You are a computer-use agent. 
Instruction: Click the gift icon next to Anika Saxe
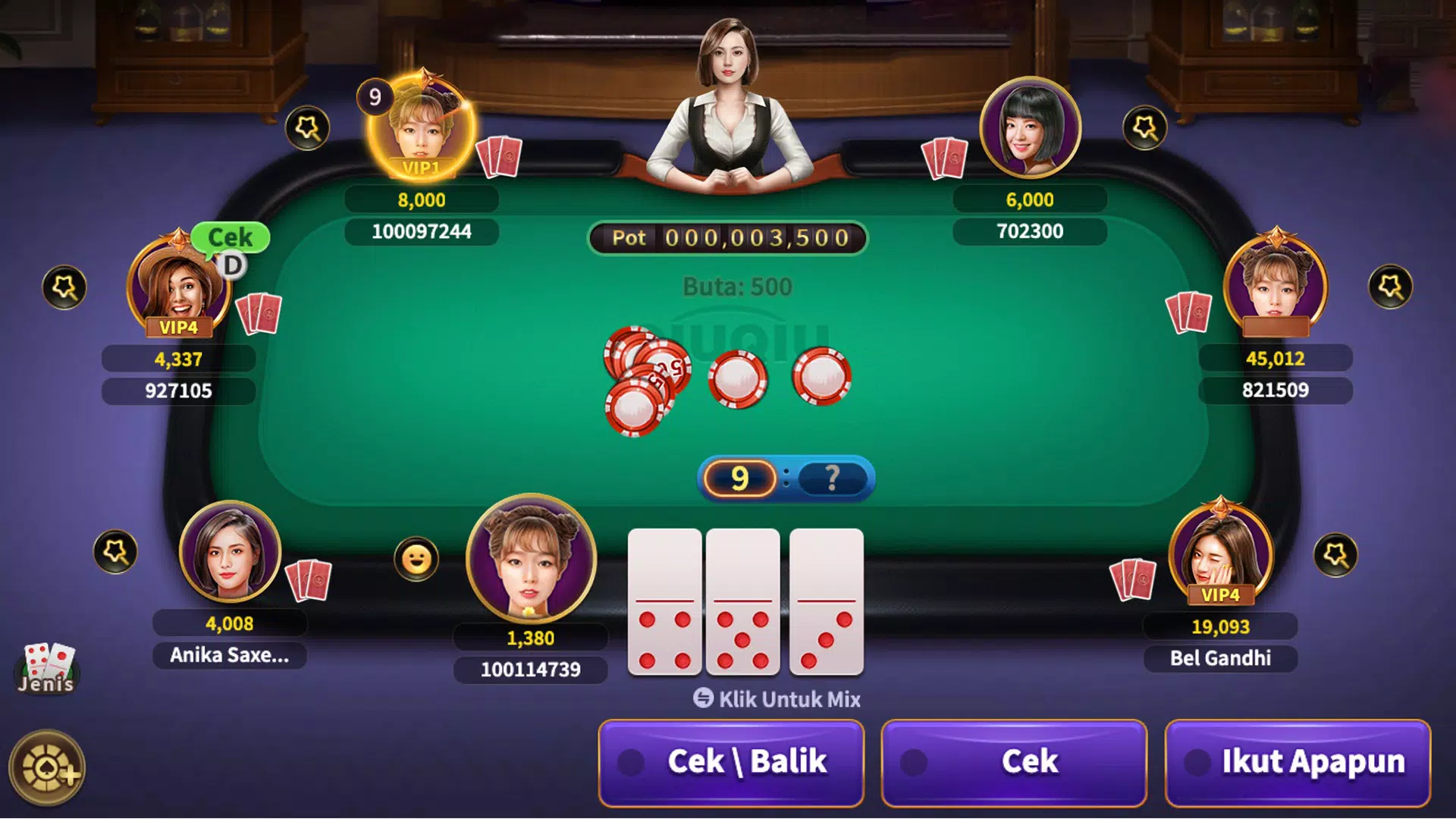115,551
